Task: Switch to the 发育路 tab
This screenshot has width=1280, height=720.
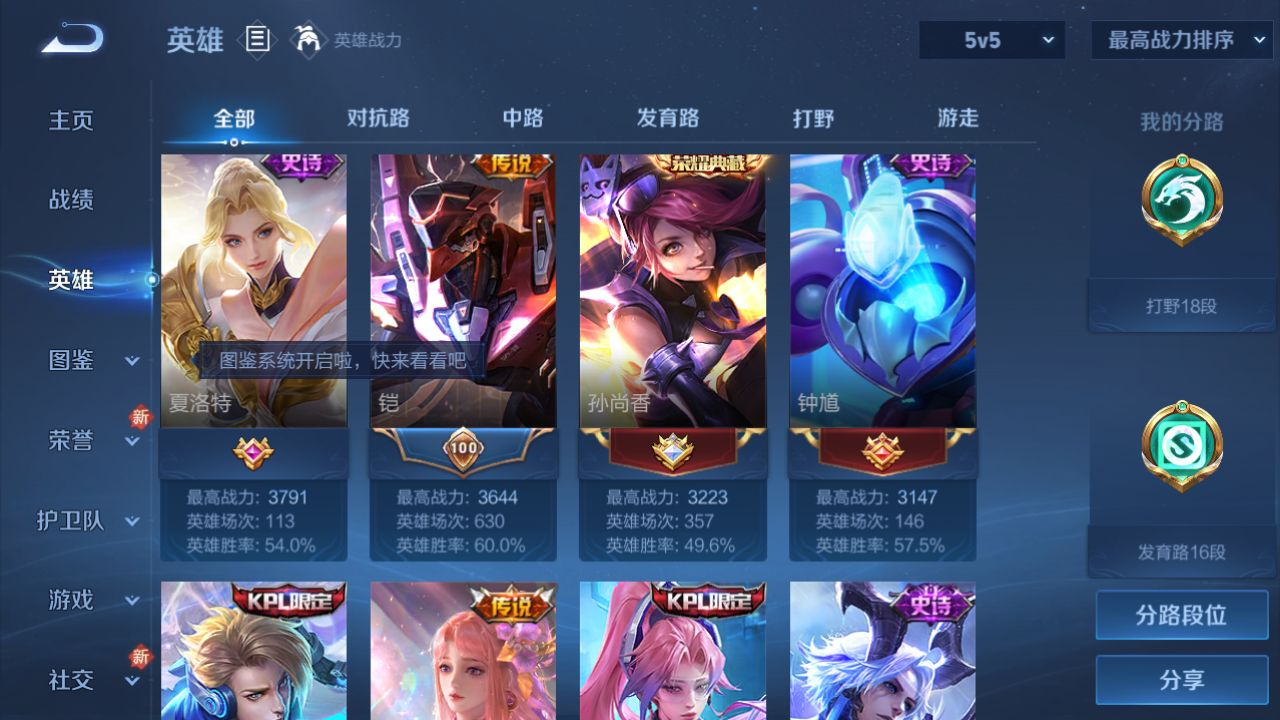Action: (x=668, y=118)
